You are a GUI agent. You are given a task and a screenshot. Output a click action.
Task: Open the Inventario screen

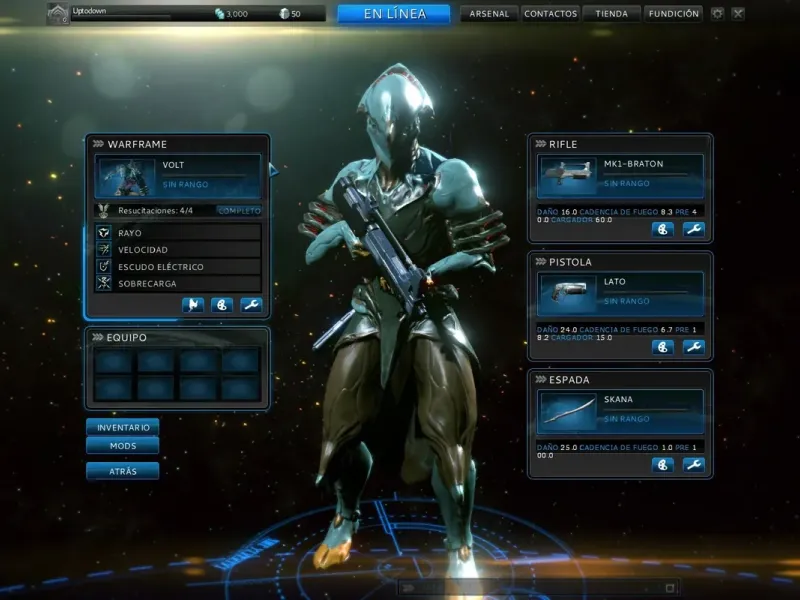(123, 427)
